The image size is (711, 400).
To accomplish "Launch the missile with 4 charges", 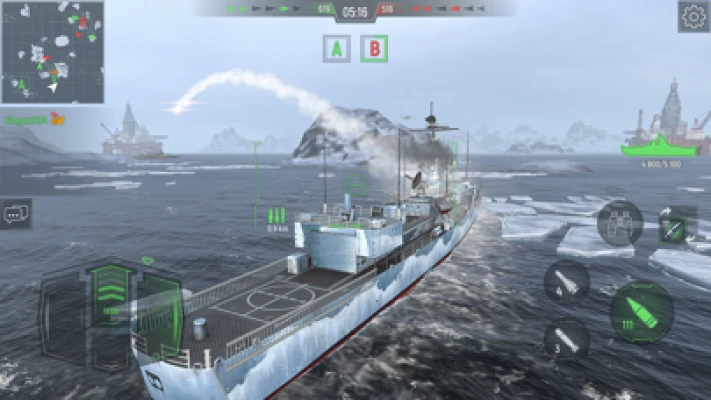I will tap(567, 281).
